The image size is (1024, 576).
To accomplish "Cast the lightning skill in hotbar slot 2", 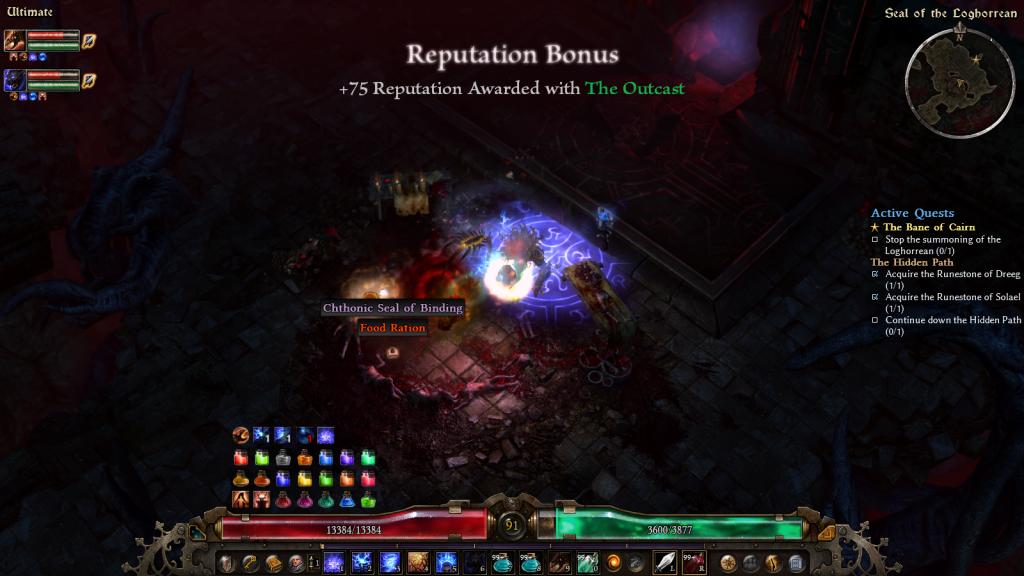I will (x=362, y=562).
